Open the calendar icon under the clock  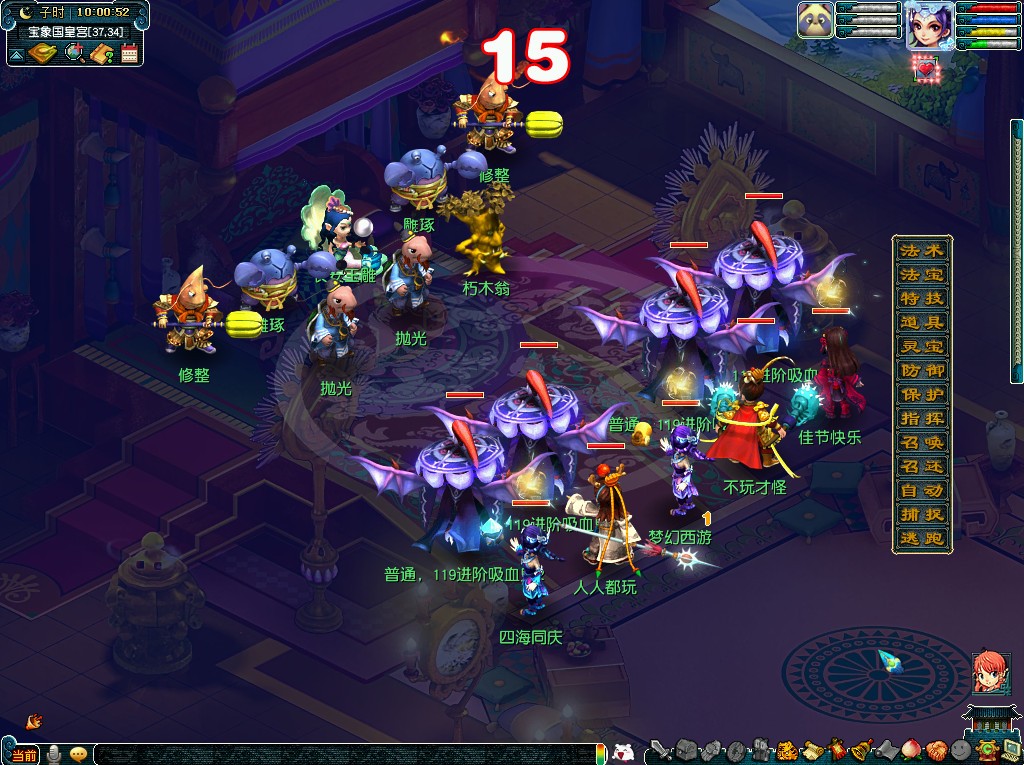pyautogui.click(x=128, y=53)
